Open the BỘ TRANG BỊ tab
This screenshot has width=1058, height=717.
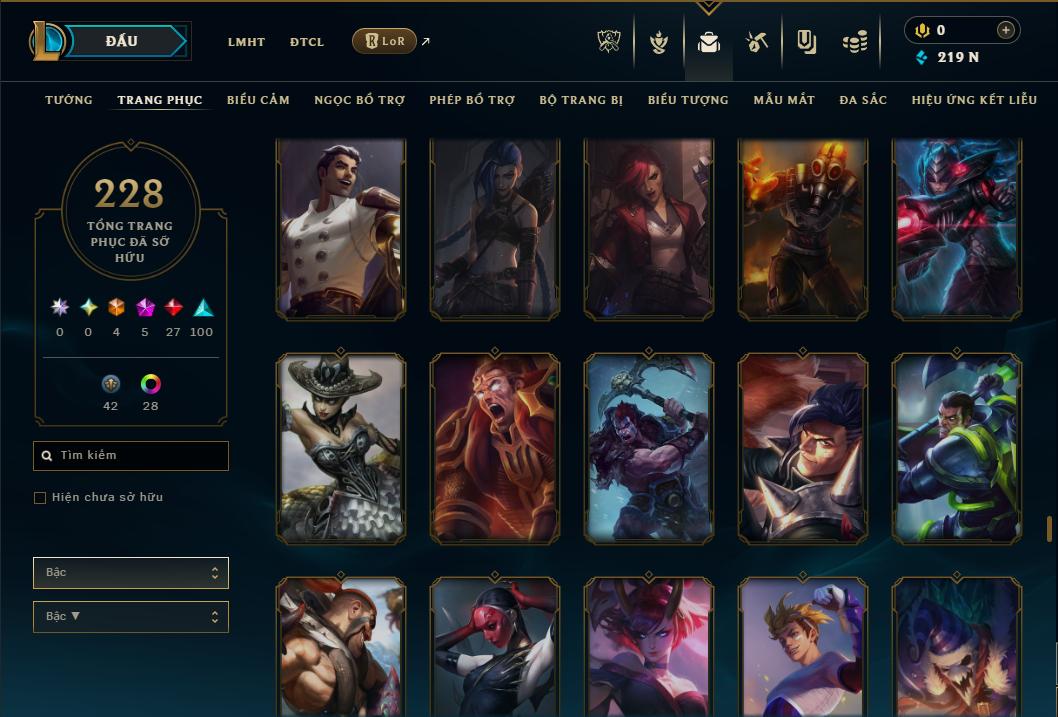point(581,100)
